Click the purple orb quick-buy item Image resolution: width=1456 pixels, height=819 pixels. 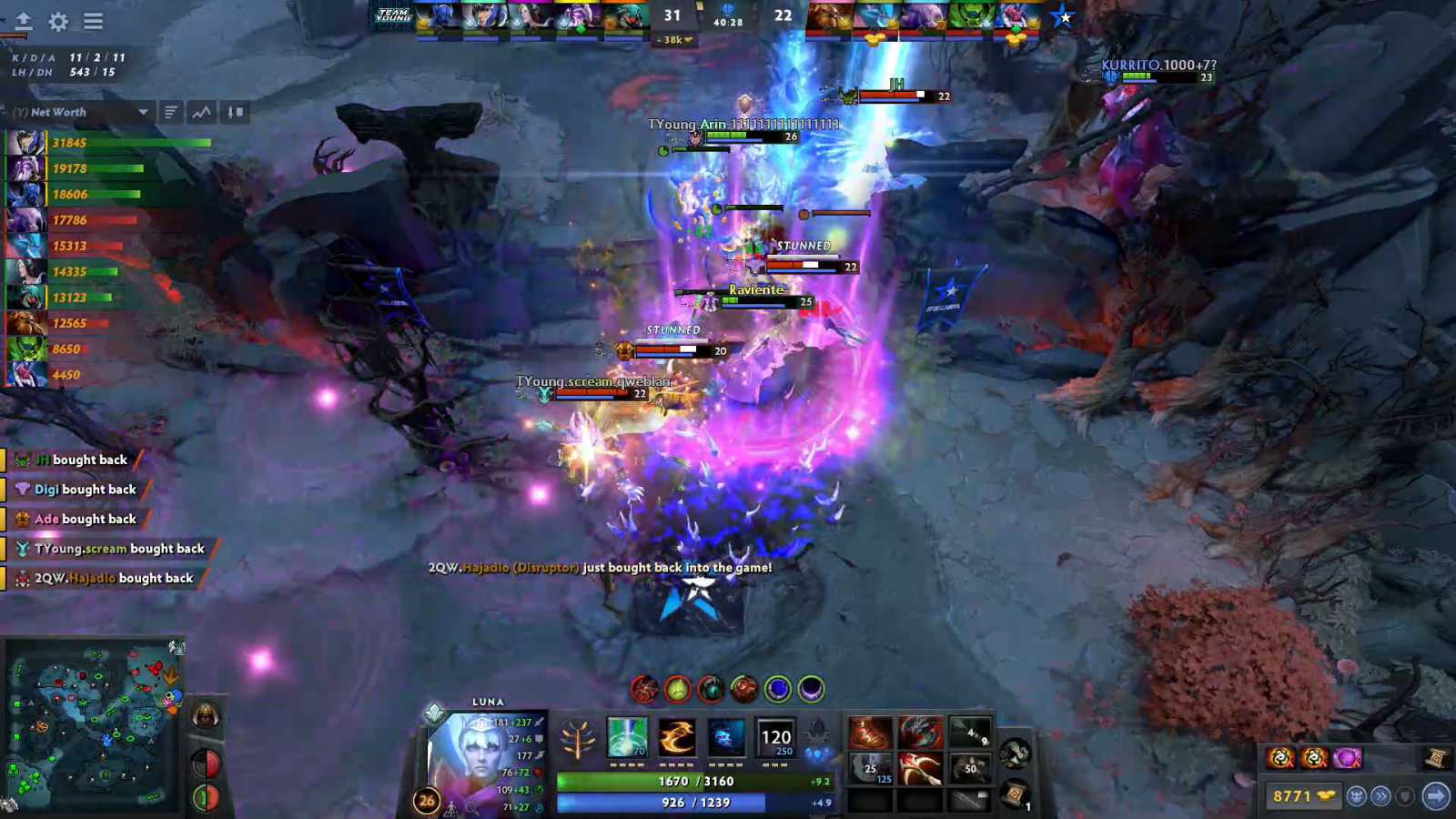pos(1348,757)
